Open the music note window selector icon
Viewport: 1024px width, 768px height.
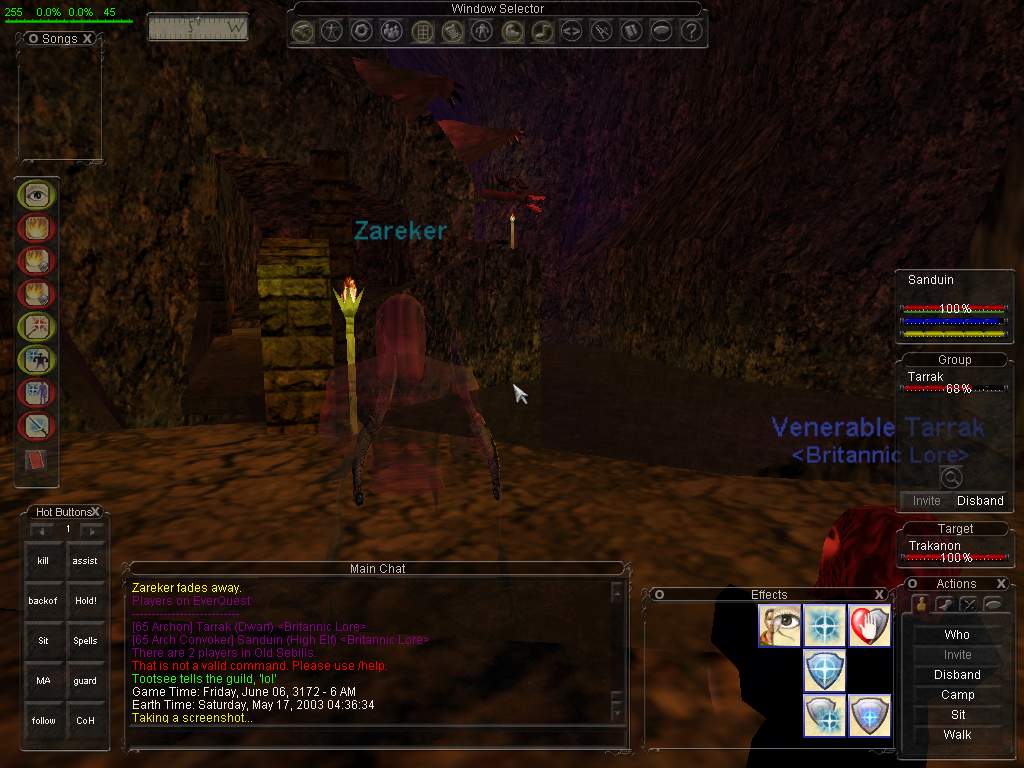542,32
